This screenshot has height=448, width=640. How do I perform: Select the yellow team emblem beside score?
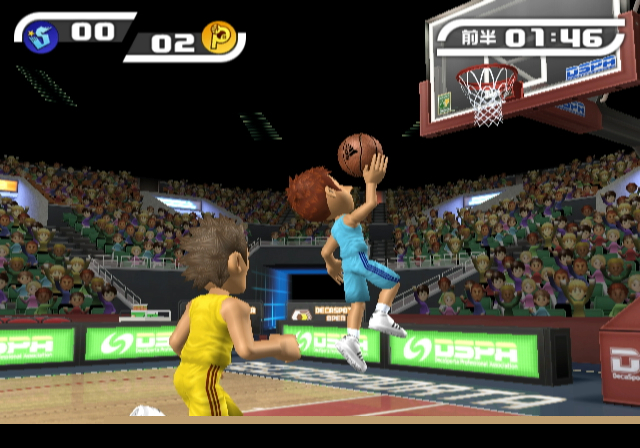click(x=217, y=38)
